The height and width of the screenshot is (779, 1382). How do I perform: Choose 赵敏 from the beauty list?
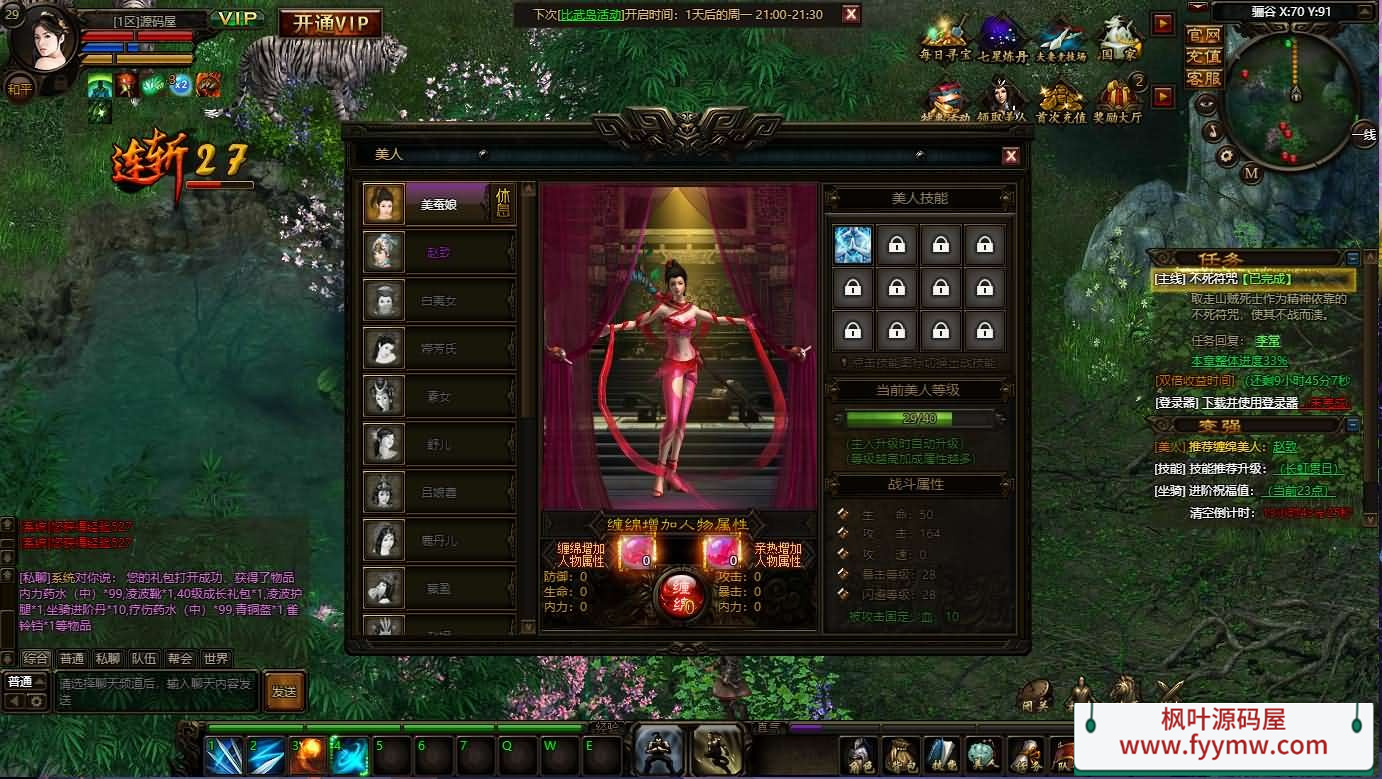pyautogui.click(x=438, y=253)
